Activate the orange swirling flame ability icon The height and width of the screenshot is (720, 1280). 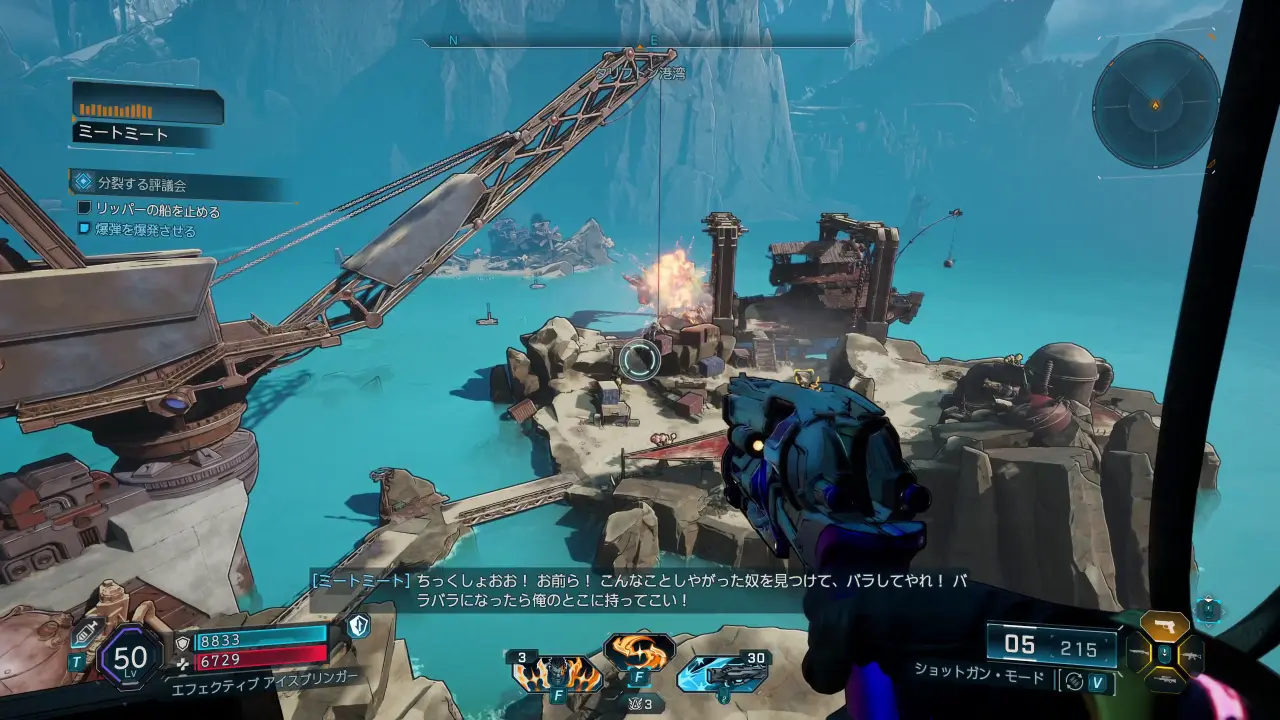click(638, 652)
